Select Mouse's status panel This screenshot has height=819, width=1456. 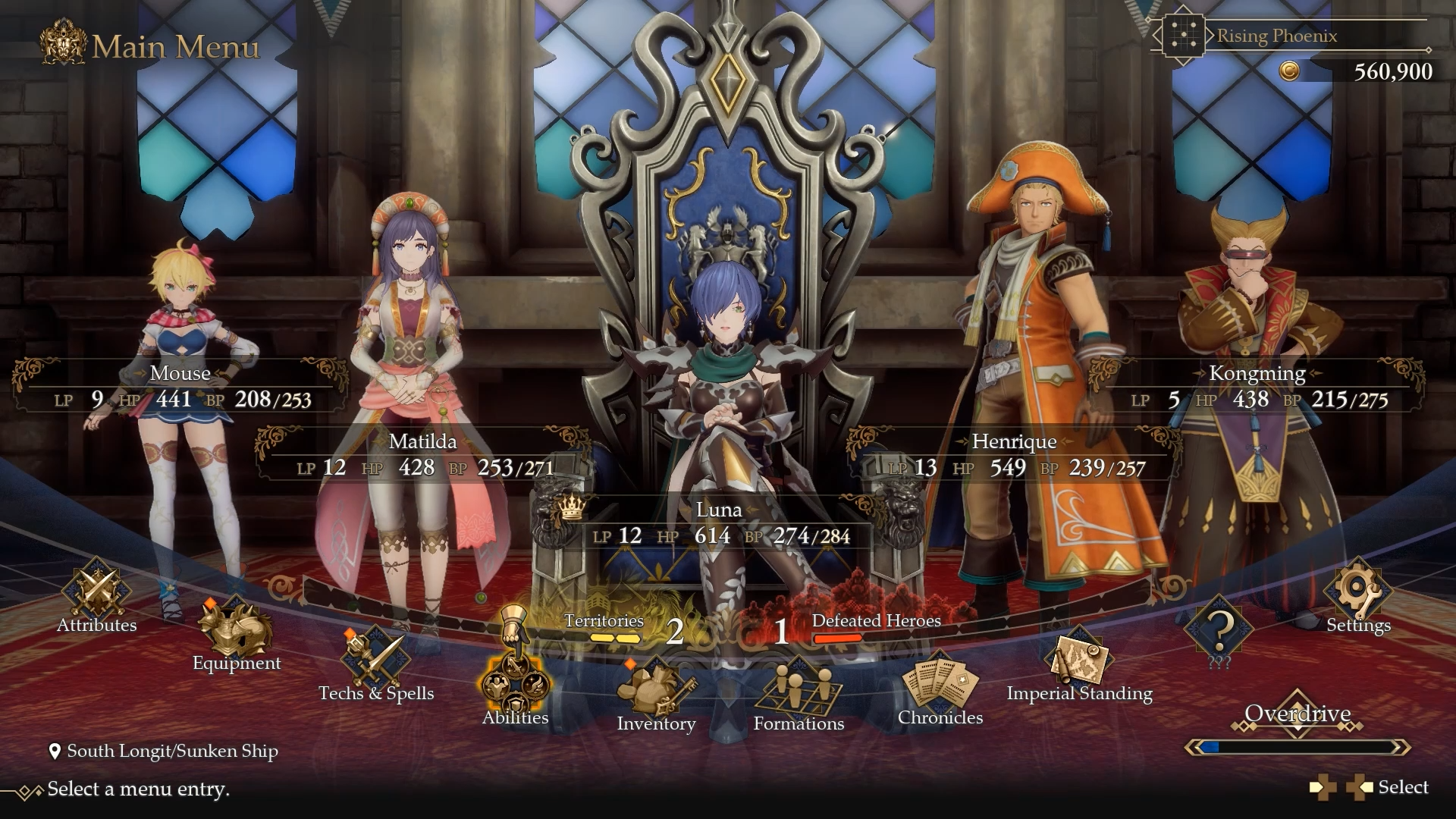[x=180, y=388]
